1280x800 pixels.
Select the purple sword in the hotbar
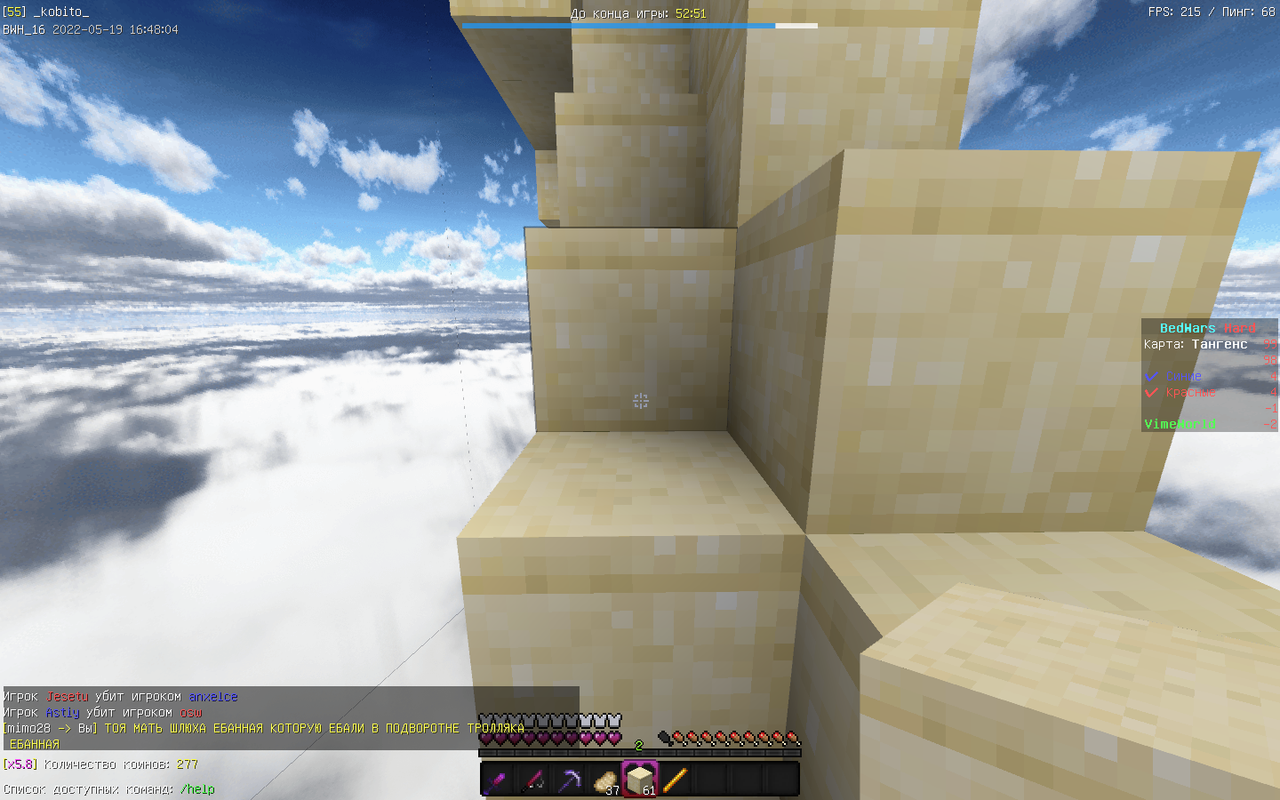[497, 779]
